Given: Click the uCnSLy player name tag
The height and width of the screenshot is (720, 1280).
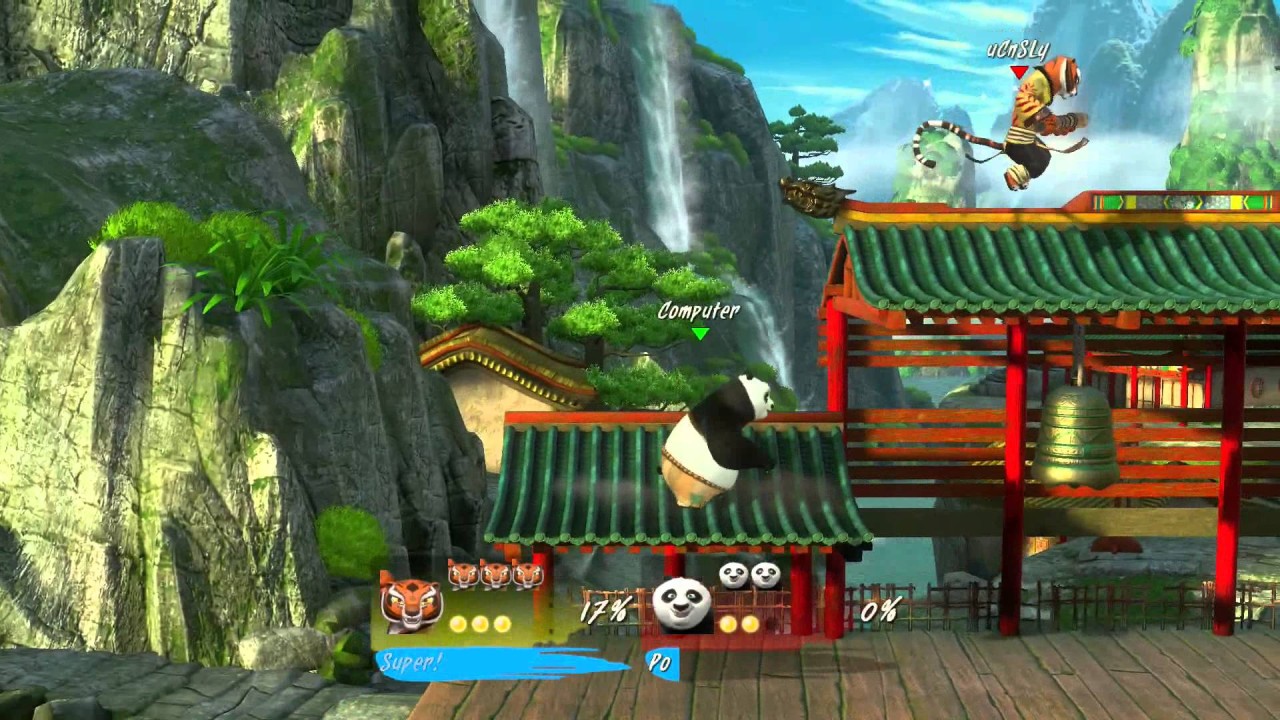Looking at the screenshot, I should (x=1018, y=51).
